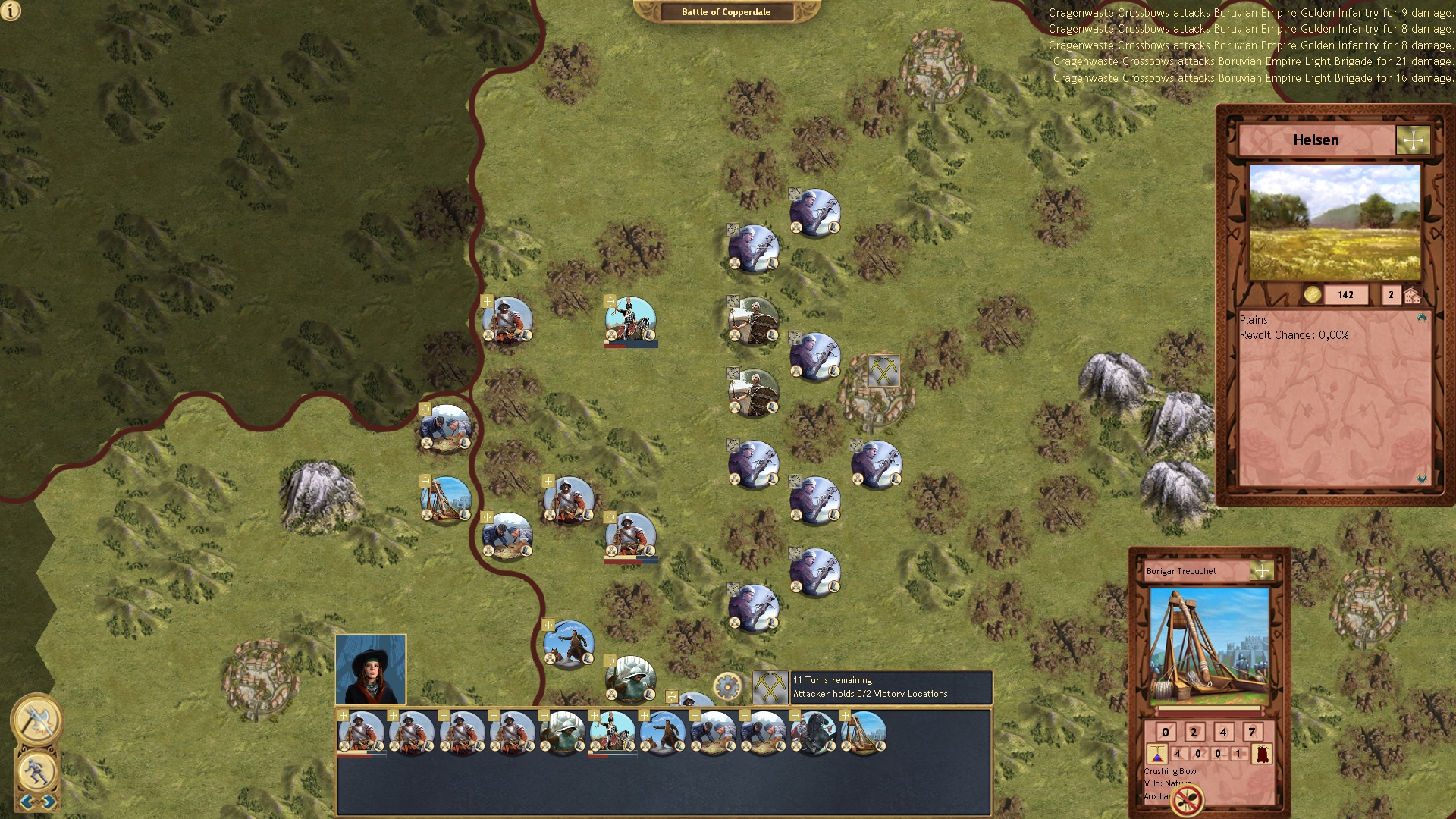
Task: Toggle the crossed-out auxiliary icon on the trebuchet panel
Action: [1188, 798]
